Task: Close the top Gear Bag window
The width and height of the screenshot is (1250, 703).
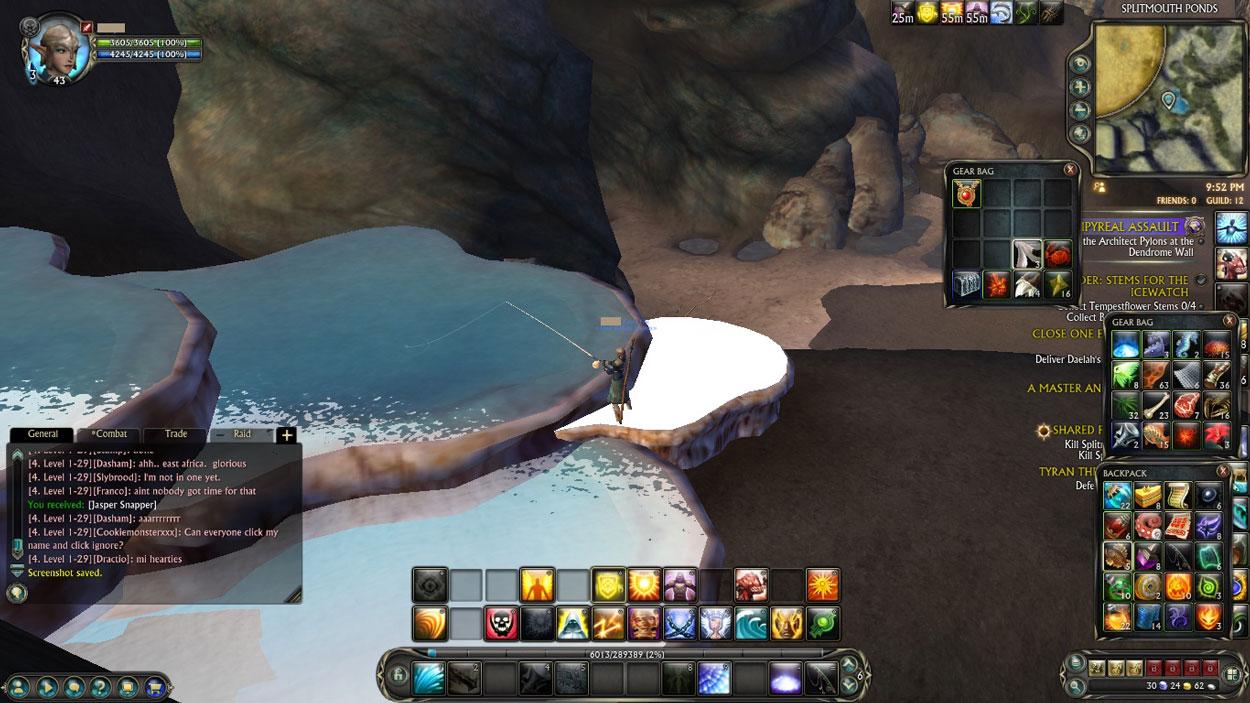Action: 1070,170
